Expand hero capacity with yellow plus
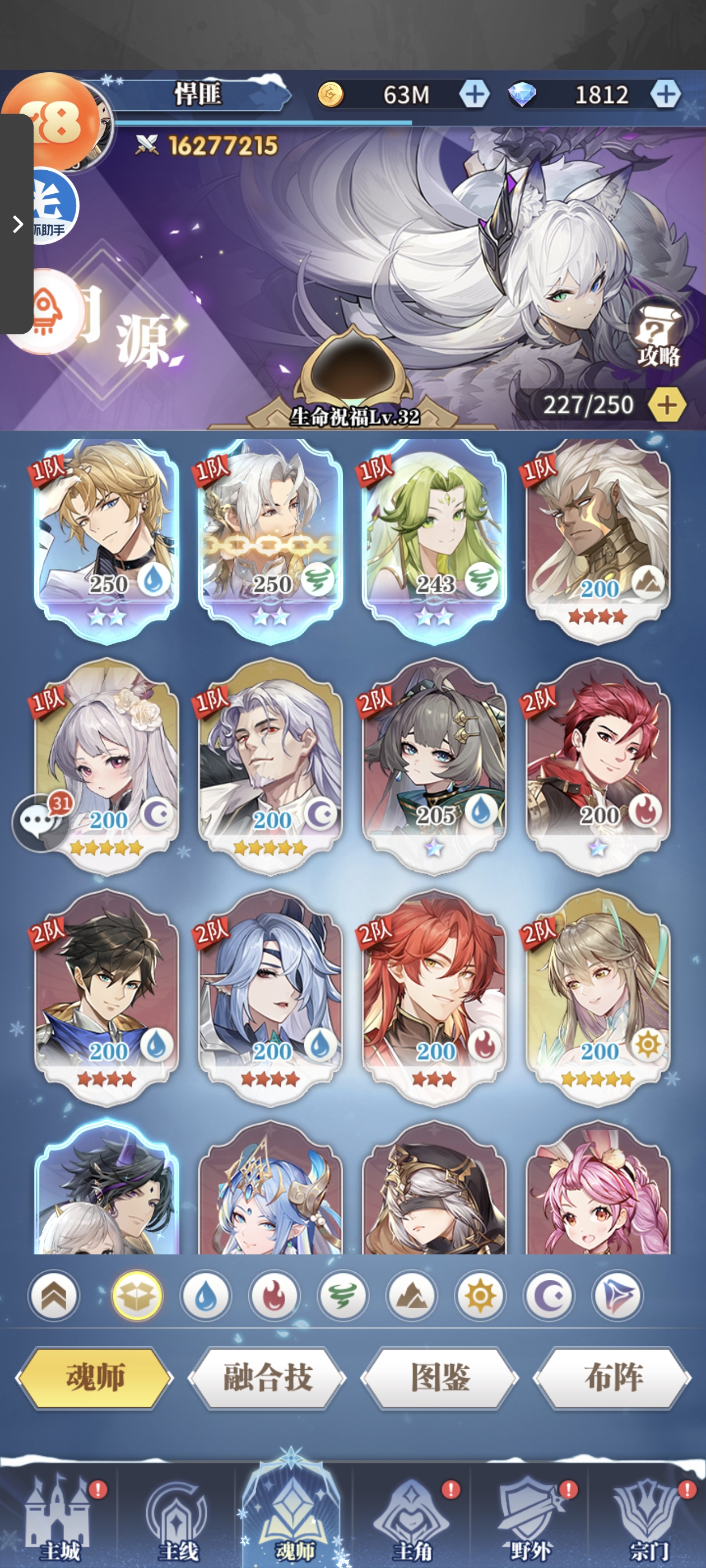 (667, 405)
